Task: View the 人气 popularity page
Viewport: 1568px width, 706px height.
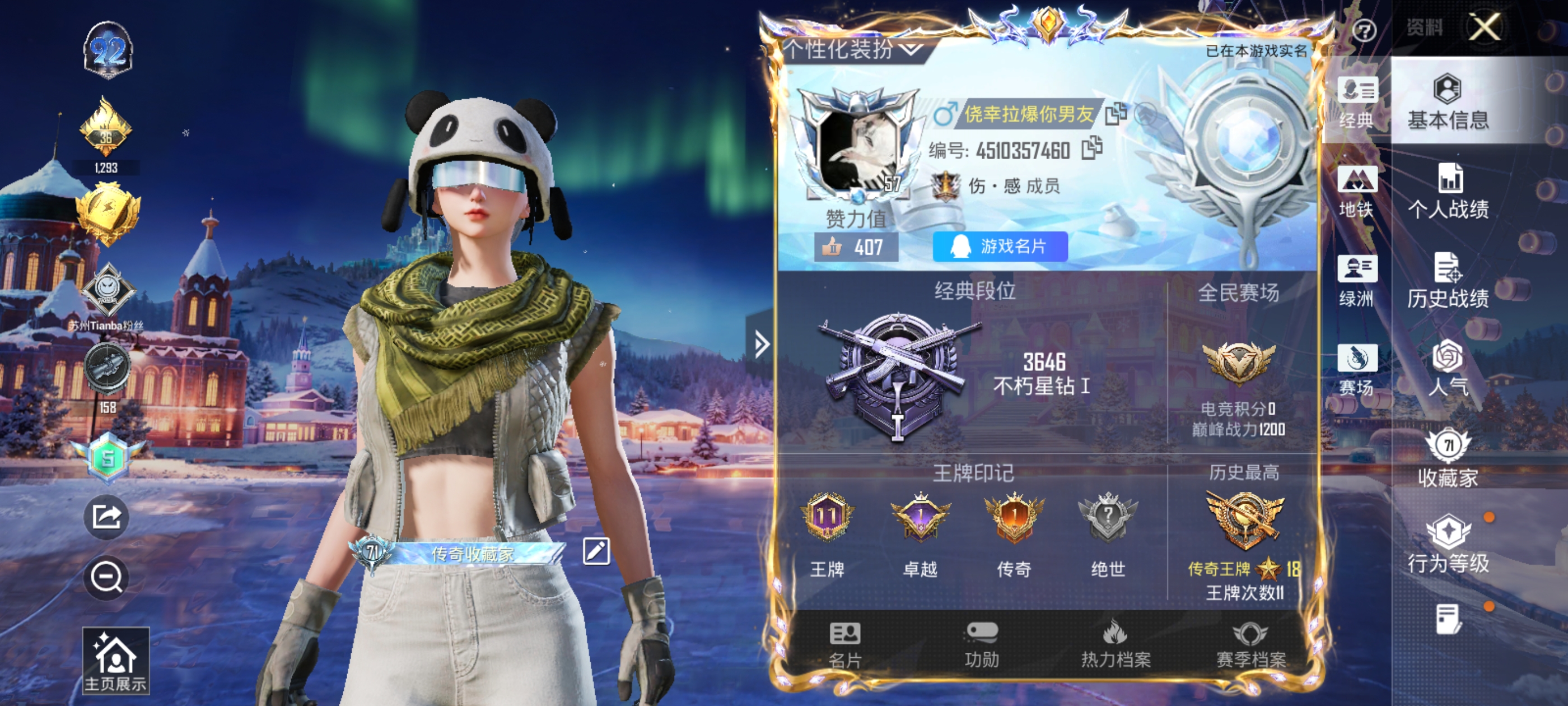Action: (x=1448, y=369)
